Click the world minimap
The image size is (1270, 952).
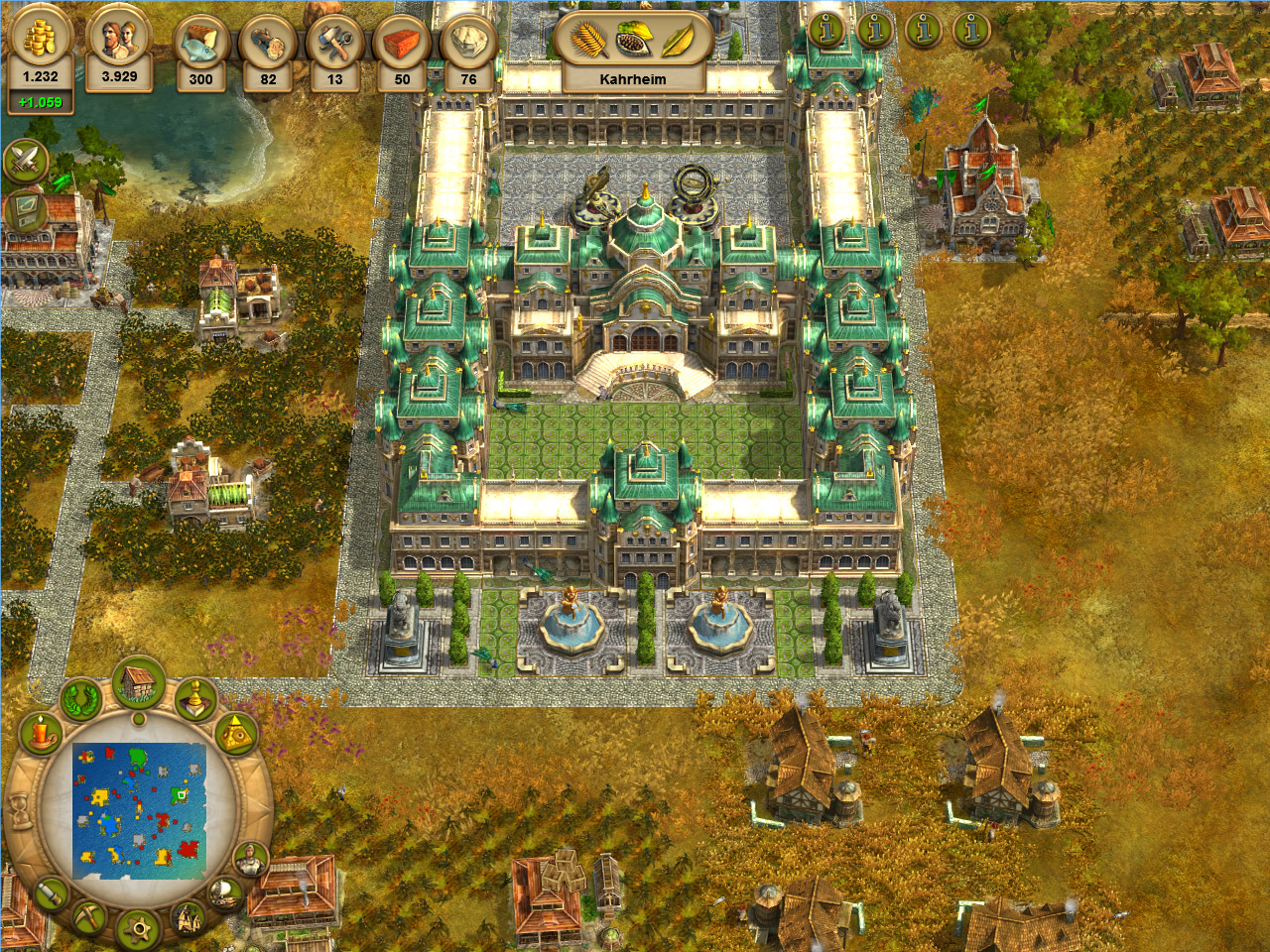pos(139,811)
